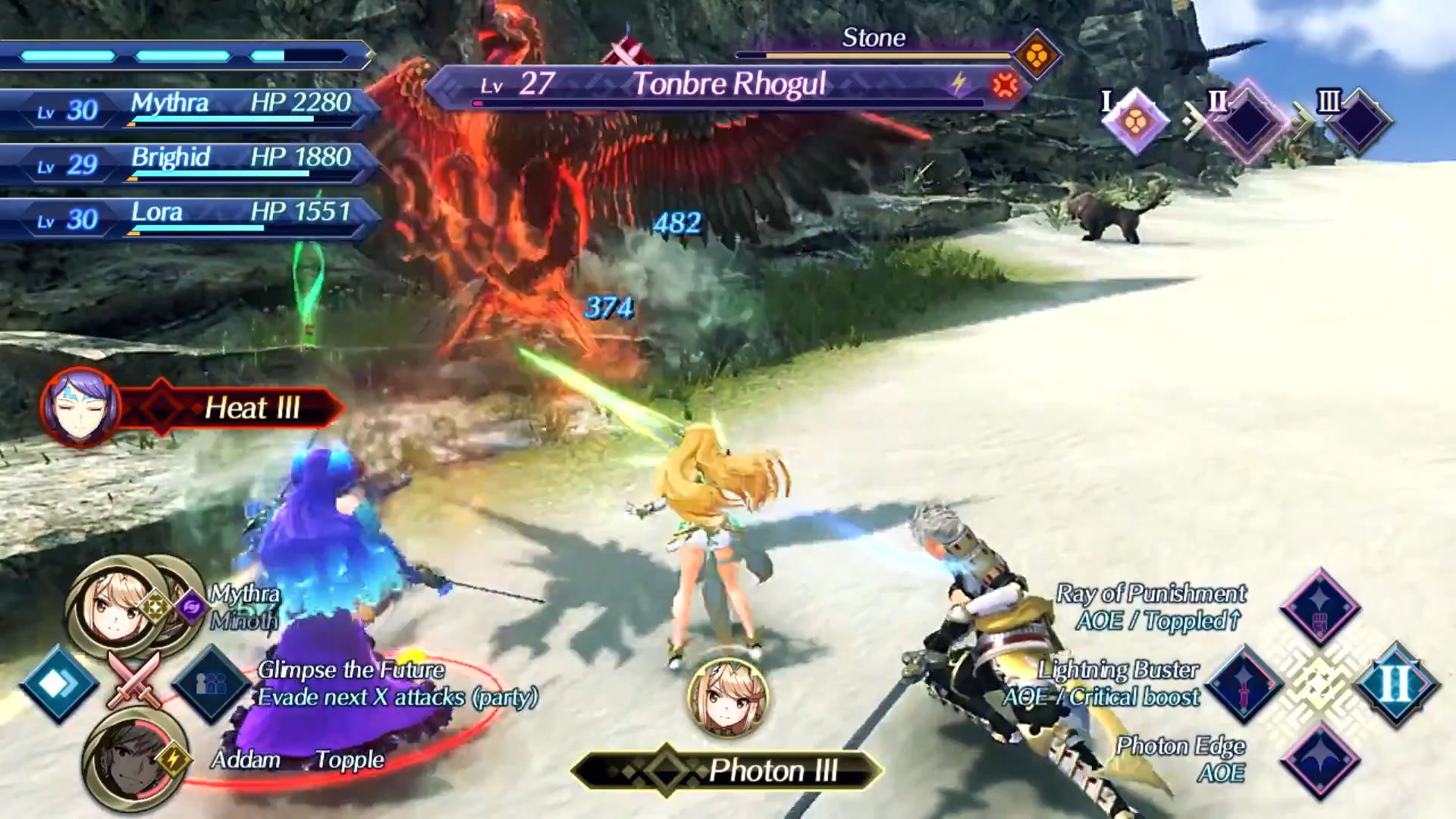
Task: Switch to Addam's Topple portrait
Action: point(125,758)
